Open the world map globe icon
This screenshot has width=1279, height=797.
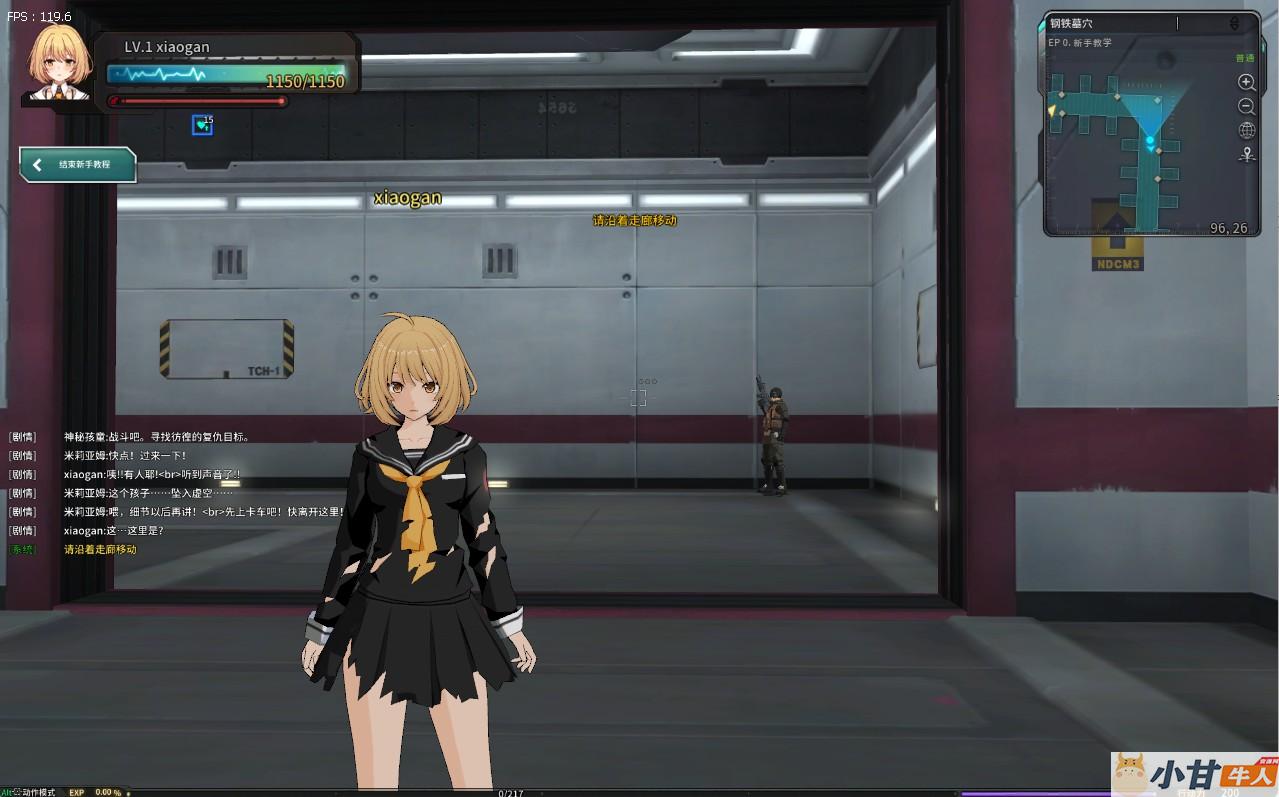coord(1246,130)
